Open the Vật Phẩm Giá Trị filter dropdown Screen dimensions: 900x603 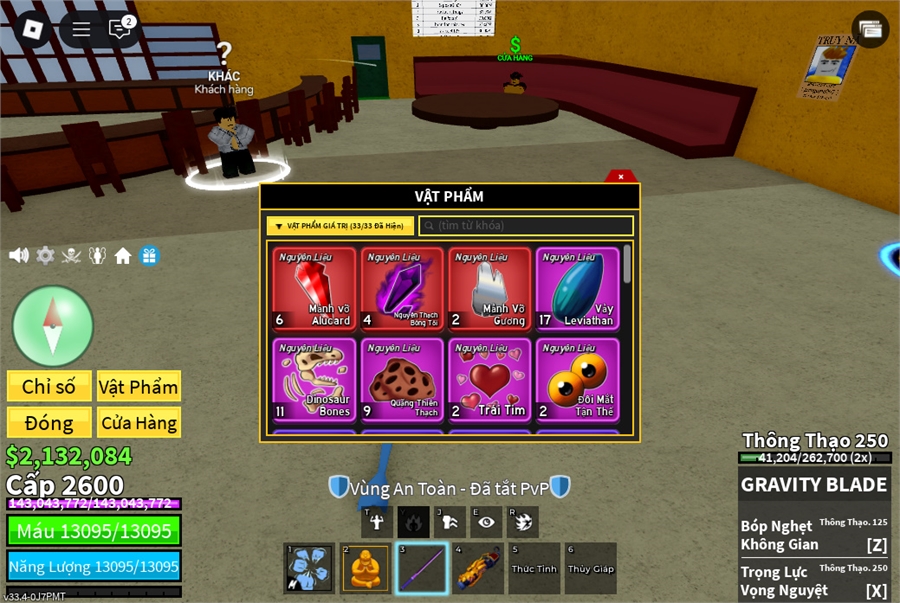(340, 226)
